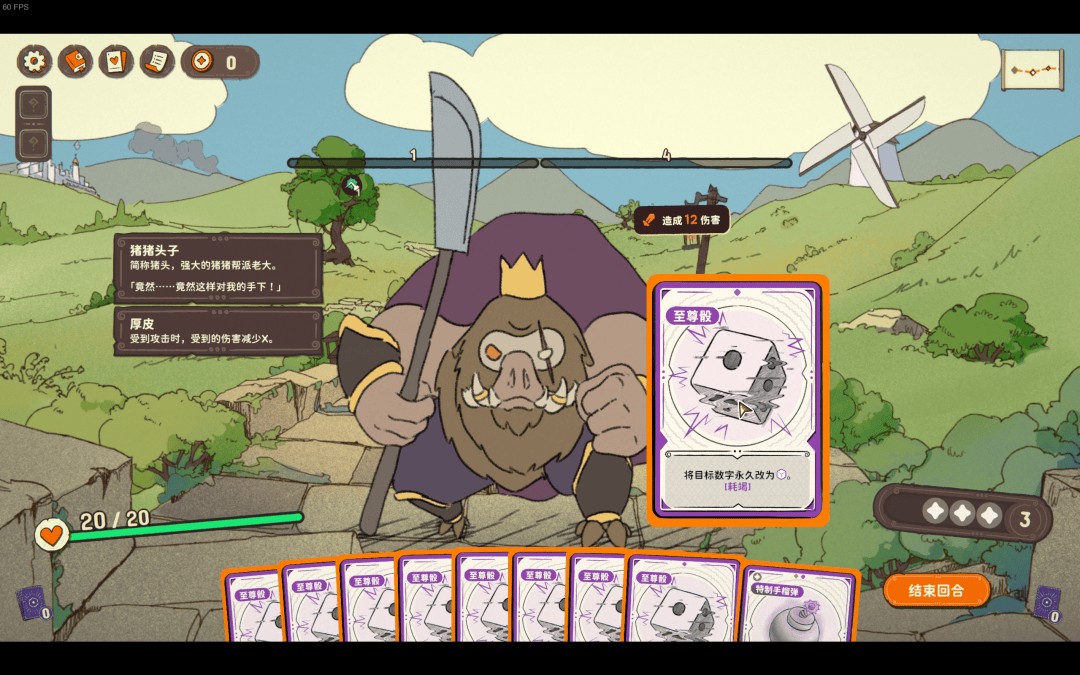Viewport: 1080px width, 675px height.
Task: Open the route map scroll
Action: click(x=1032, y=70)
